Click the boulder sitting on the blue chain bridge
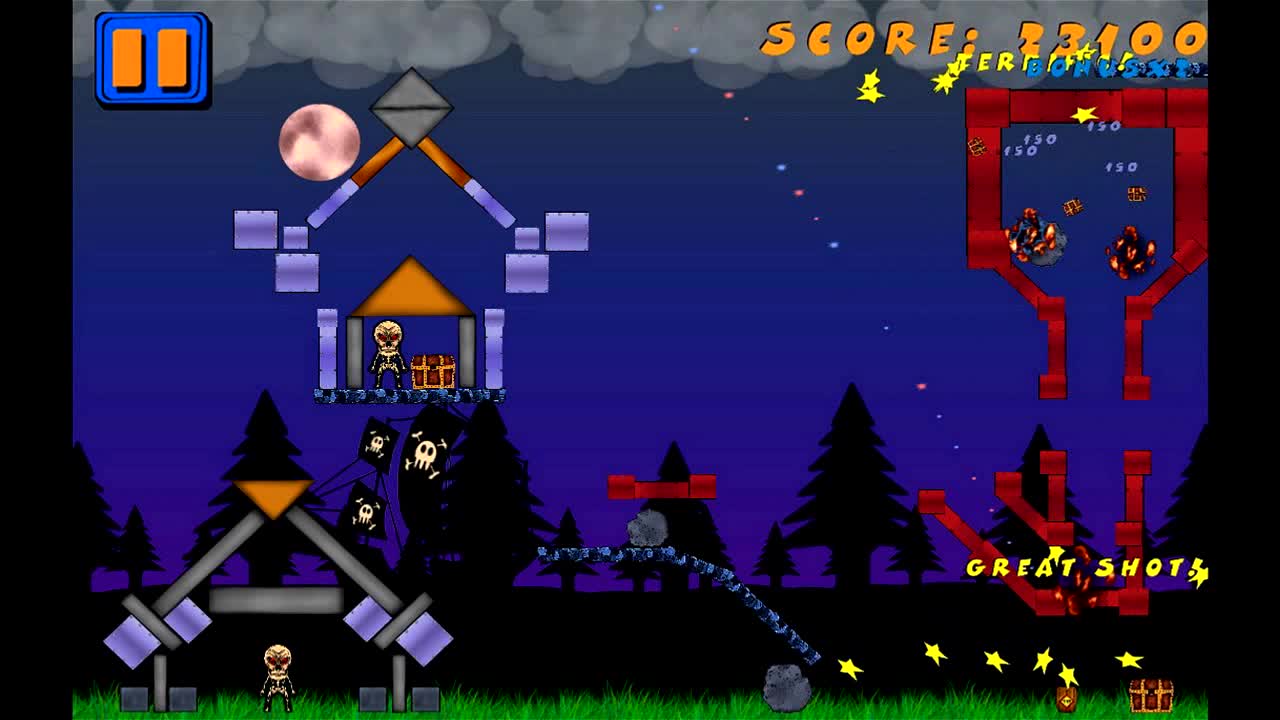Image resolution: width=1280 pixels, height=720 pixels. pyautogui.click(x=648, y=527)
